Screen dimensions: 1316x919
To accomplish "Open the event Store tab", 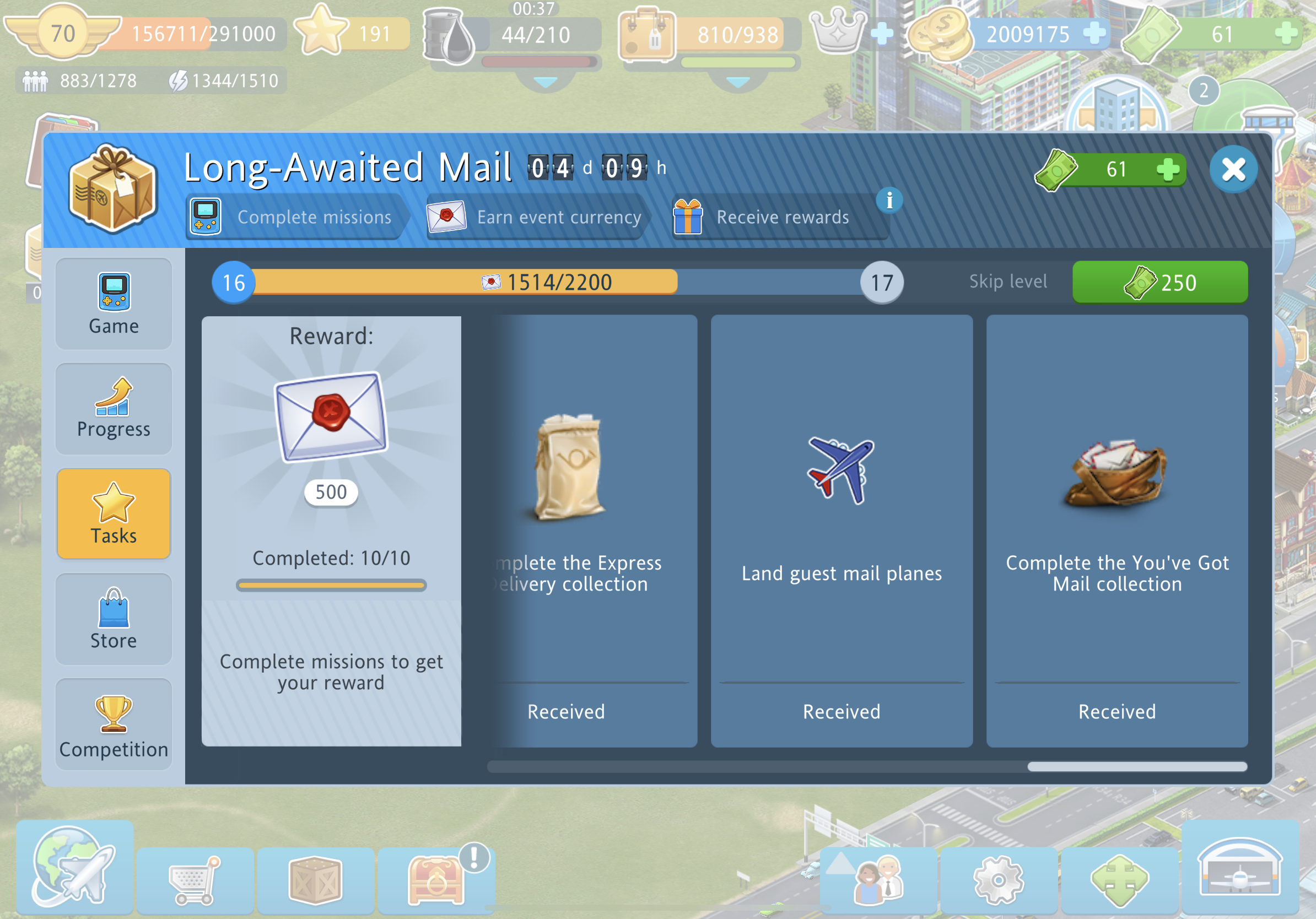I will pos(114,619).
